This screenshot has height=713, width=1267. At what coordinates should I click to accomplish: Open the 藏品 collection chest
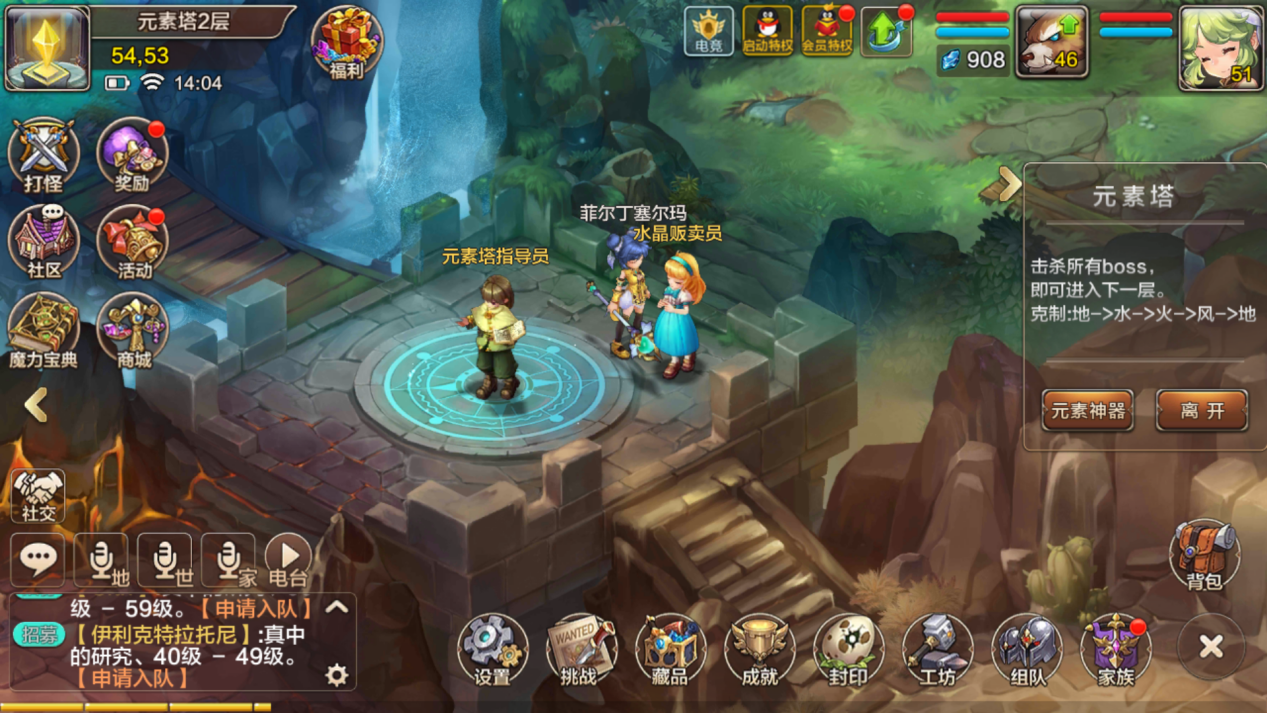coord(670,648)
